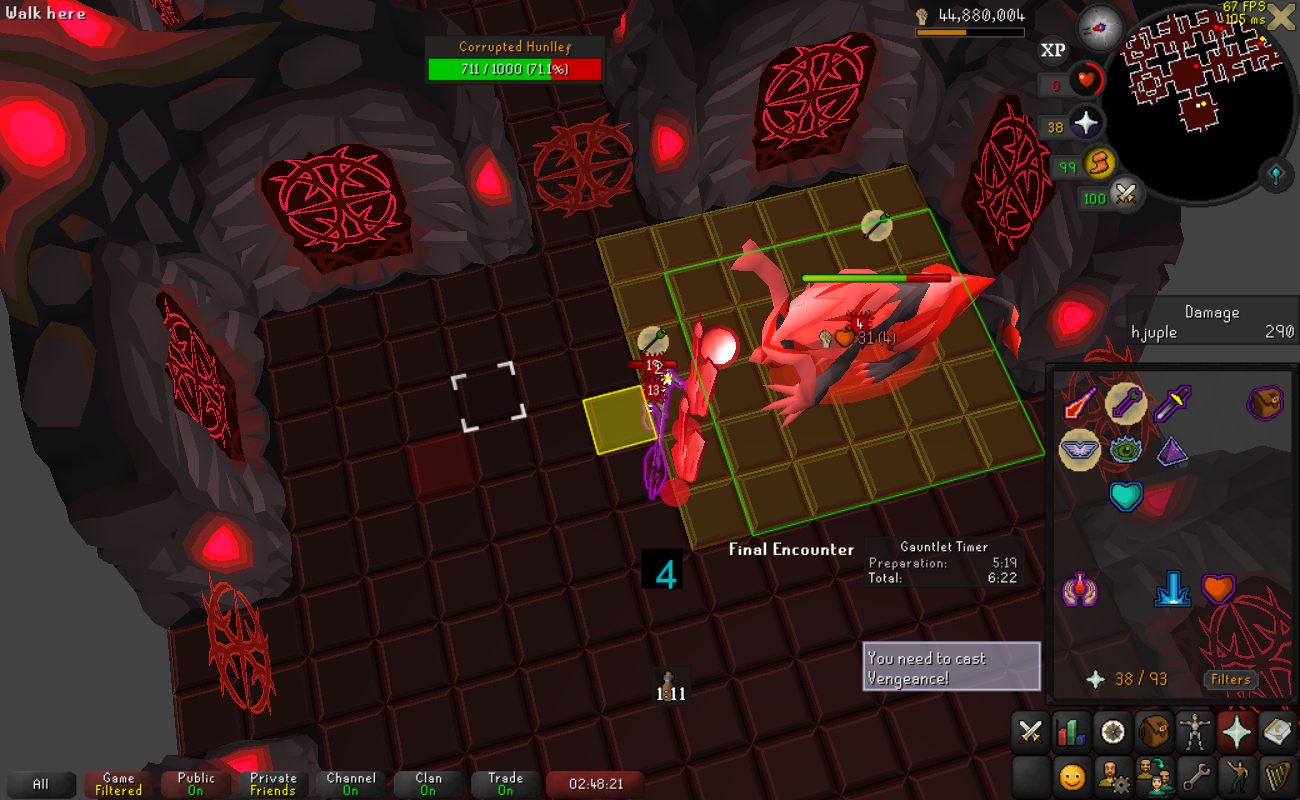
Task: Open the inventory backpack tab
Action: point(1154,733)
